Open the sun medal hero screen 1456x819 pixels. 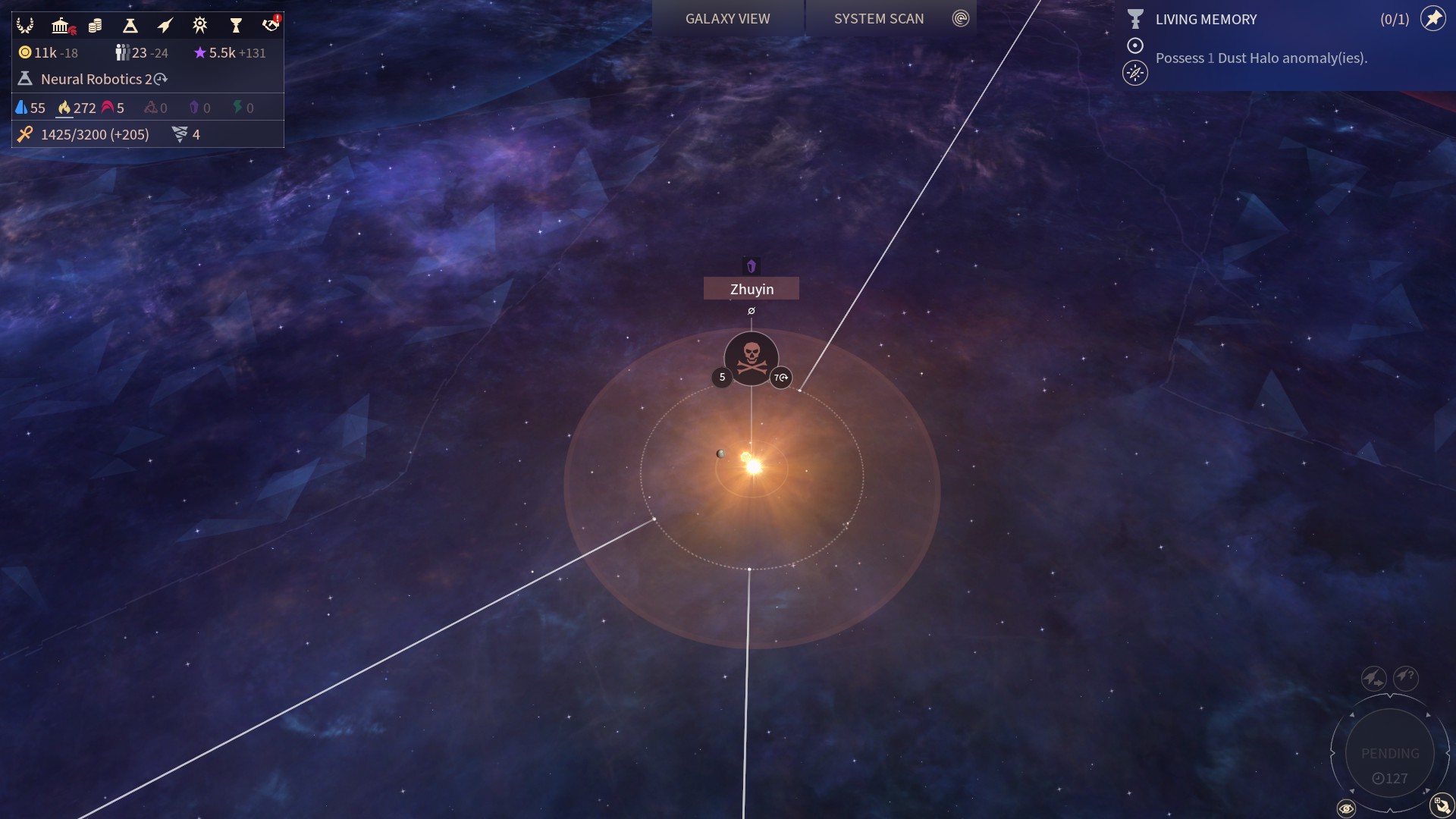[x=199, y=26]
